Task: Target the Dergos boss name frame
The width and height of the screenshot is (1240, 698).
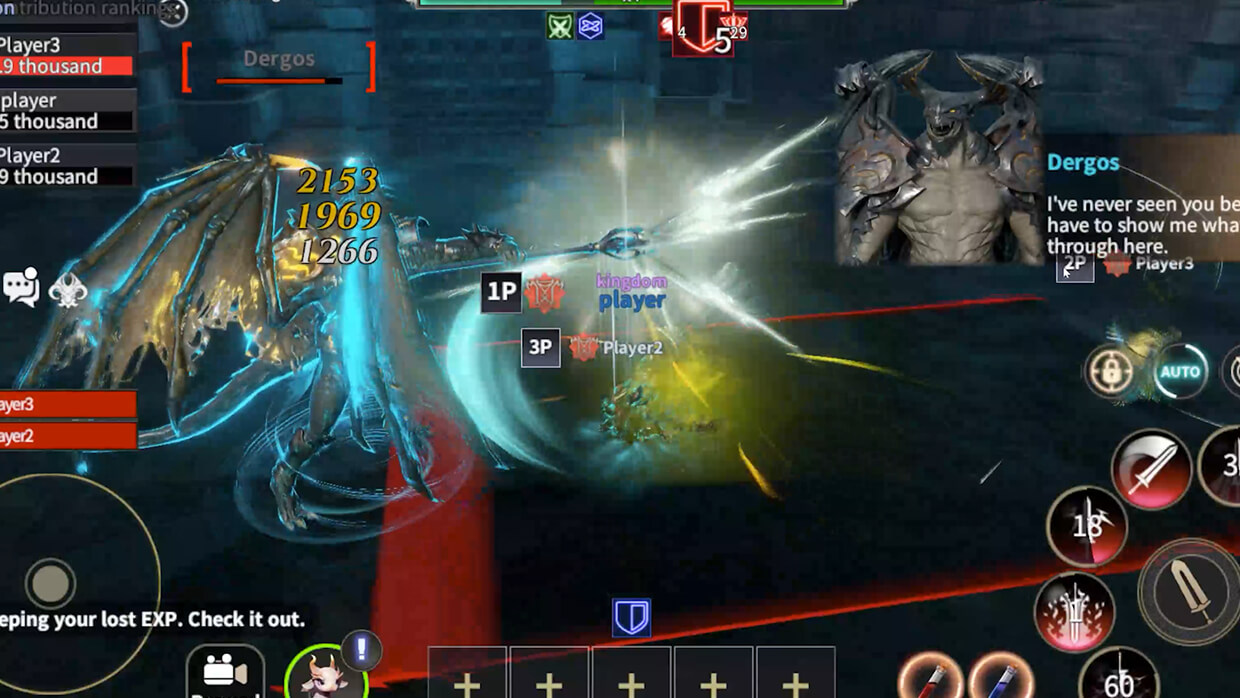Action: click(279, 66)
